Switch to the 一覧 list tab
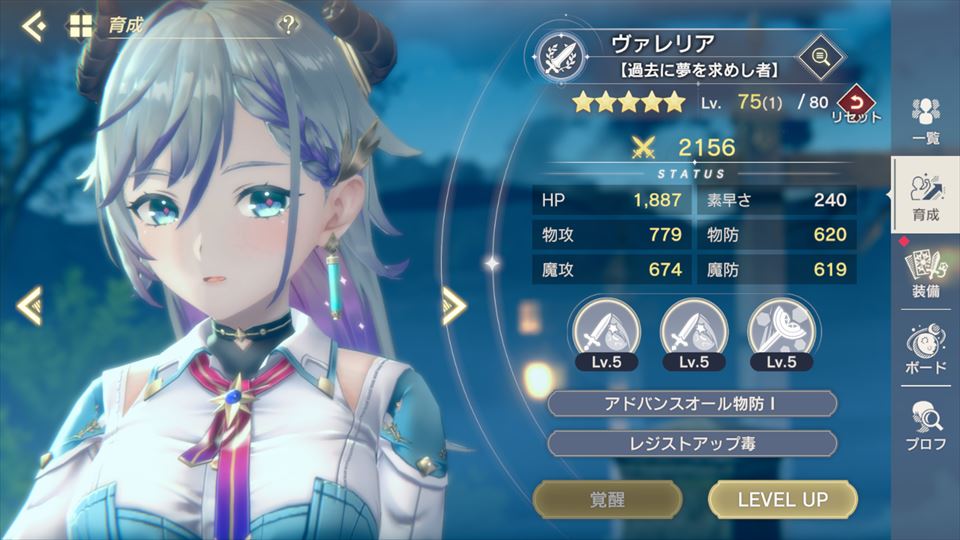Viewport: 960px width, 540px height. click(x=926, y=121)
